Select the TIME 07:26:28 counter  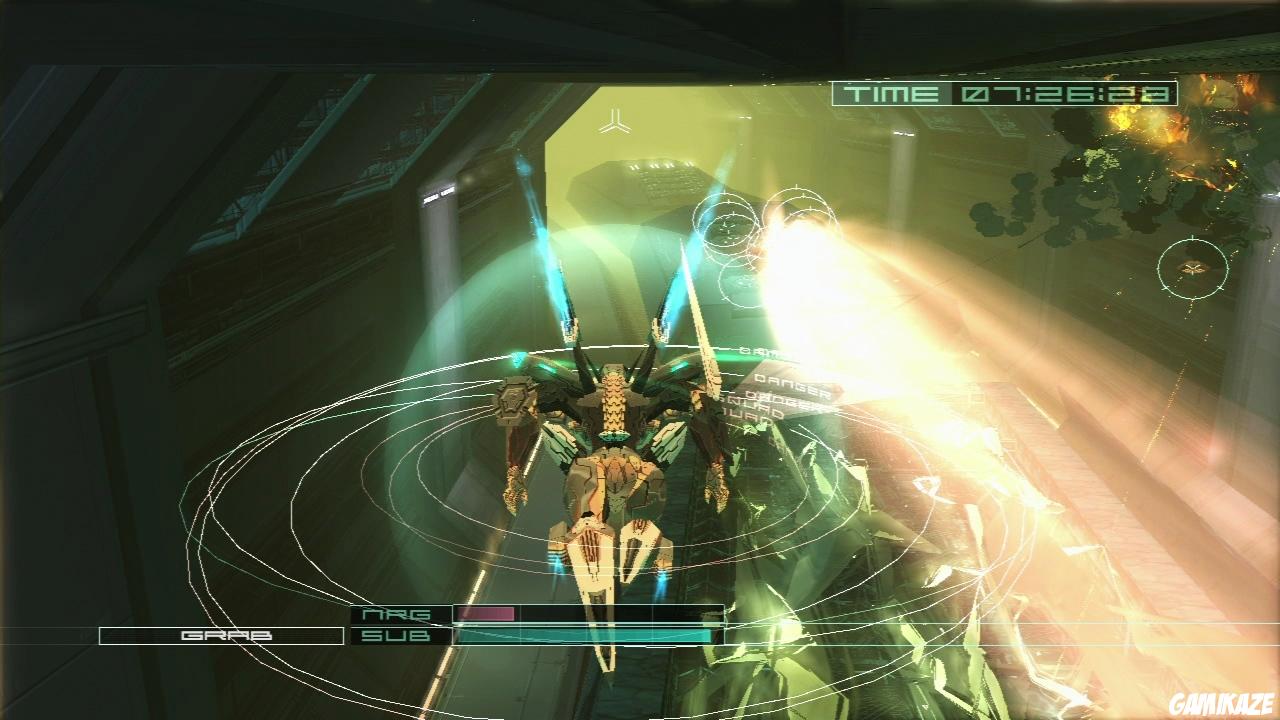[x=1065, y=94]
